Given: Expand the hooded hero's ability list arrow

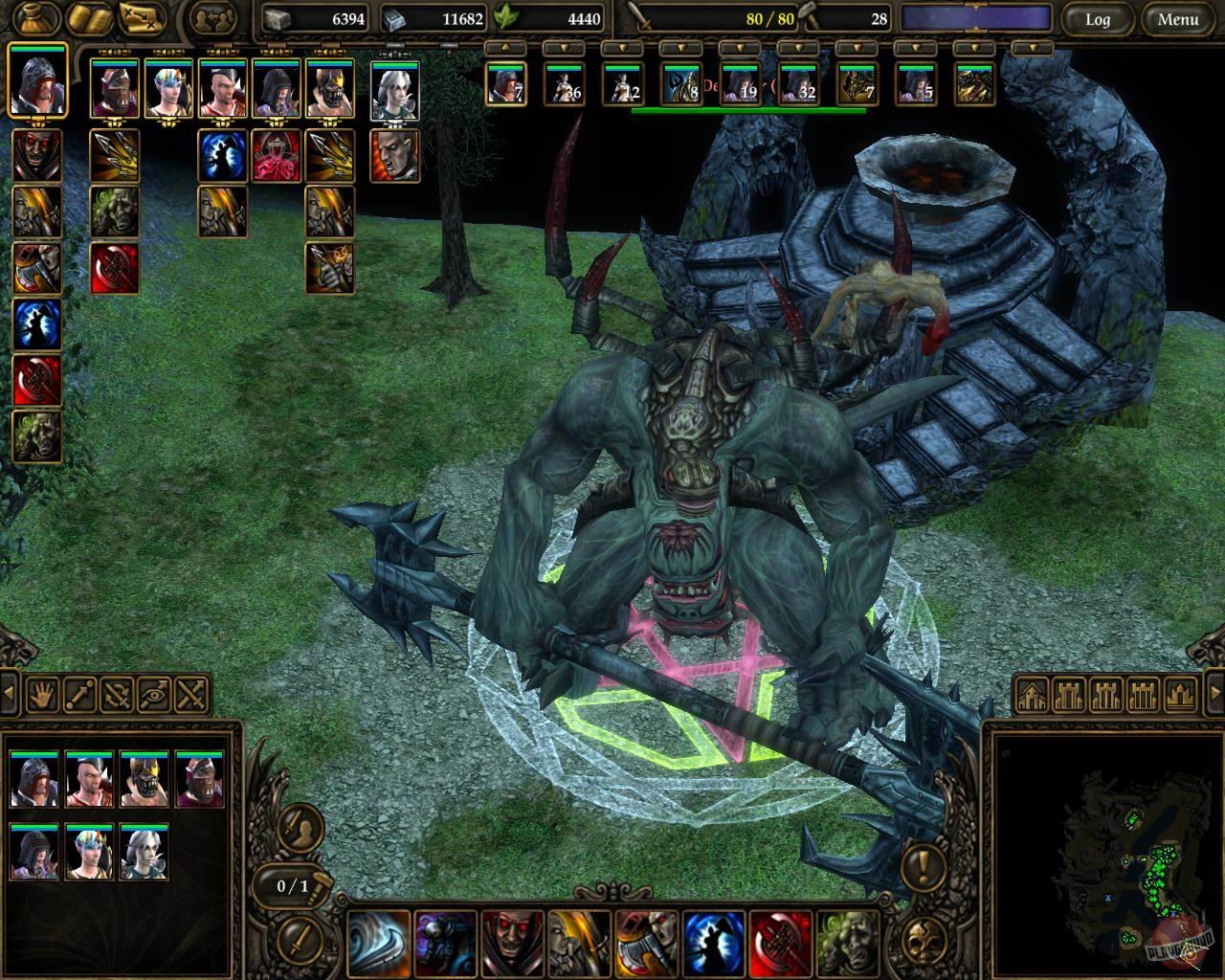Looking at the screenshot, I should [38, 124].
